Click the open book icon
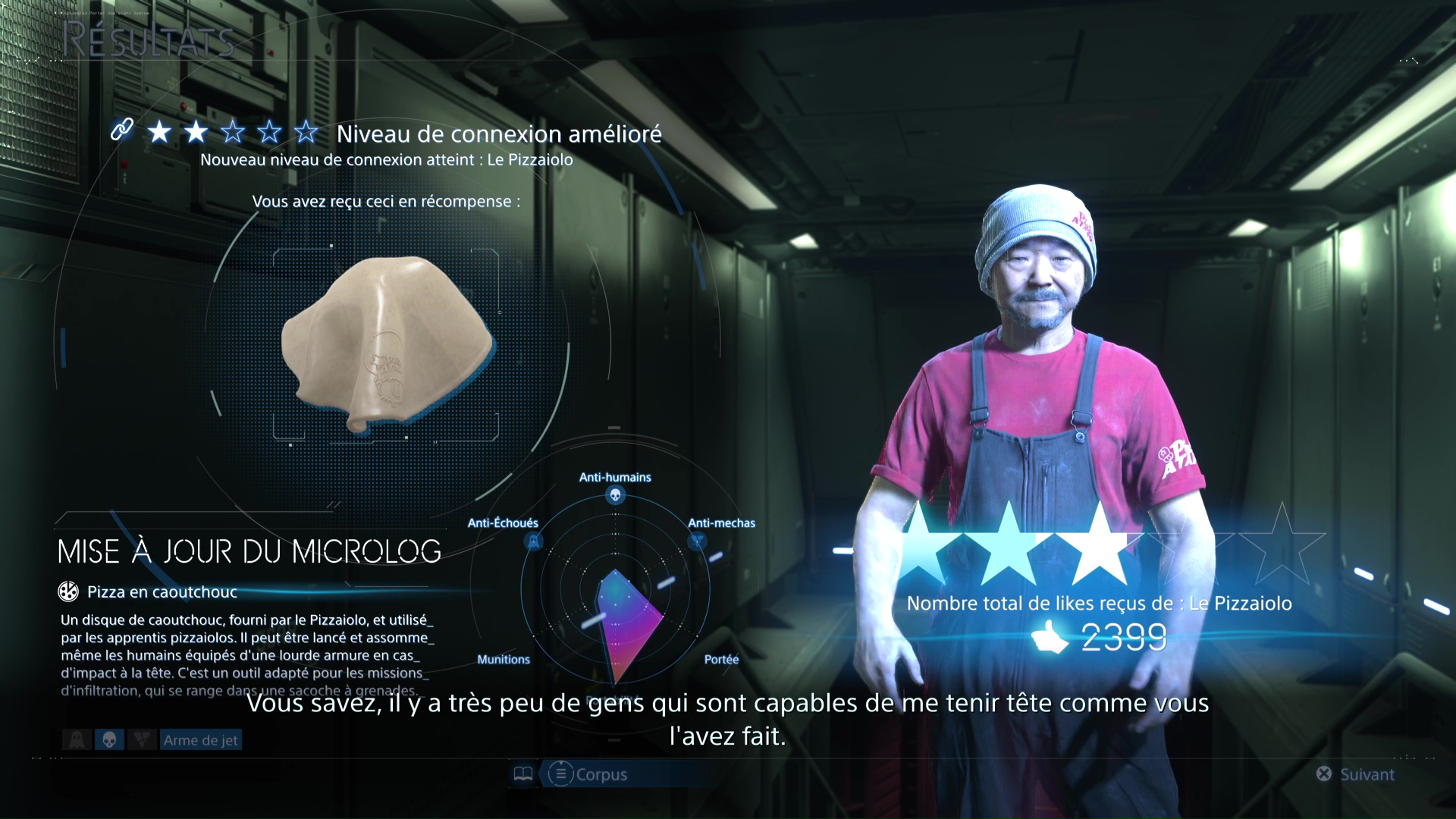This screenshot has height=819, width=1456. [523, 774]
